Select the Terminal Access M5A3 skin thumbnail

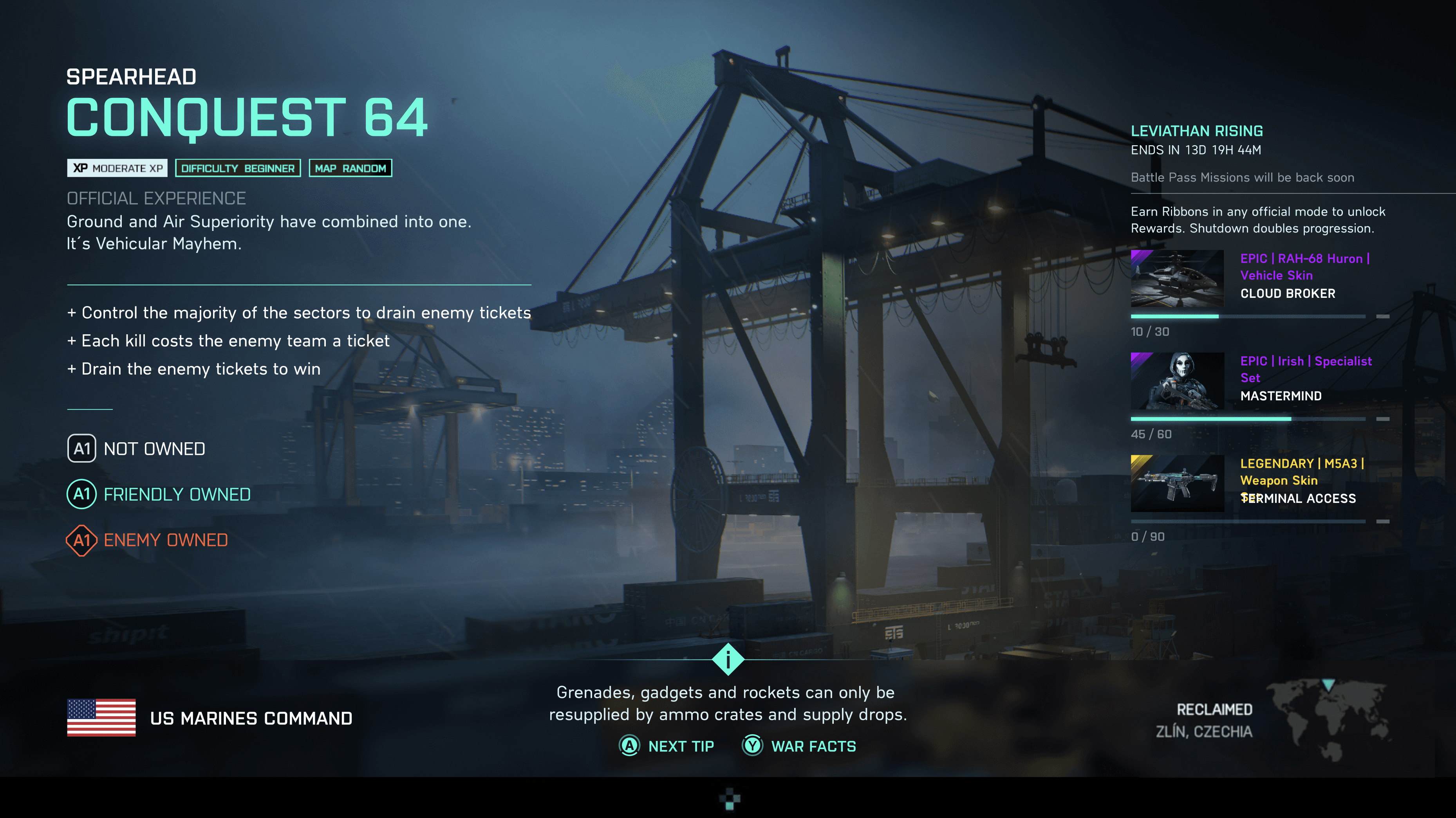point(1177,484)
